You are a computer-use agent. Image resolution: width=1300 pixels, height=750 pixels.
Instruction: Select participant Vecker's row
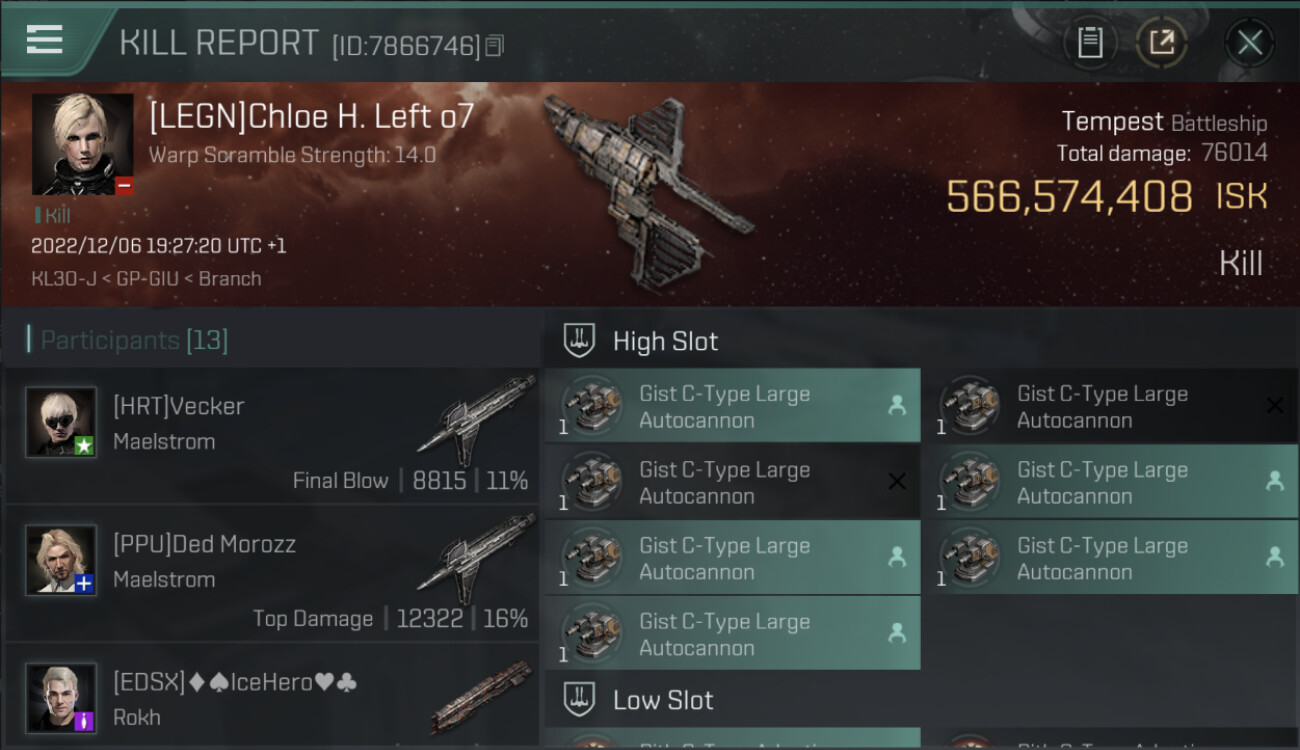click(272, 435)
